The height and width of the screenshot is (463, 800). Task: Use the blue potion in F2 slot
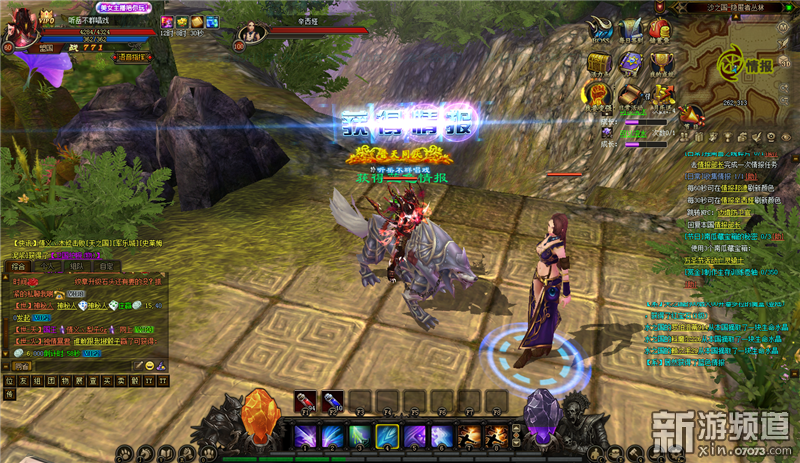click(333, 402)
